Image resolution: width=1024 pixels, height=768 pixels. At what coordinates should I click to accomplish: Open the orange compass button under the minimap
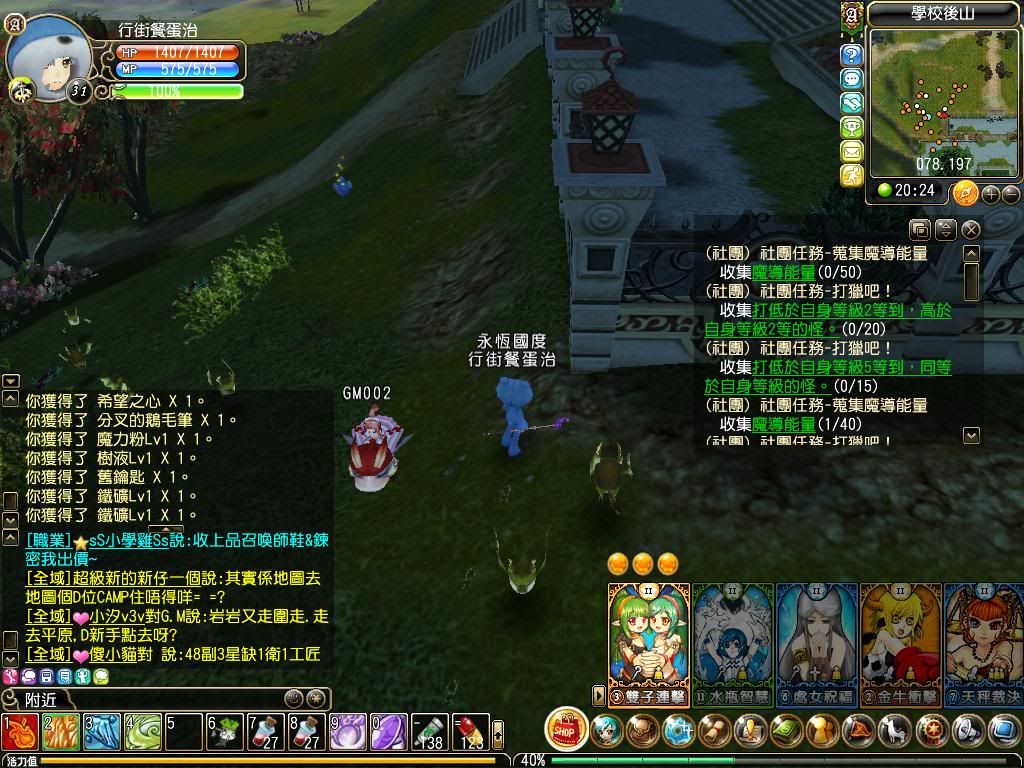tap(965, 193)
